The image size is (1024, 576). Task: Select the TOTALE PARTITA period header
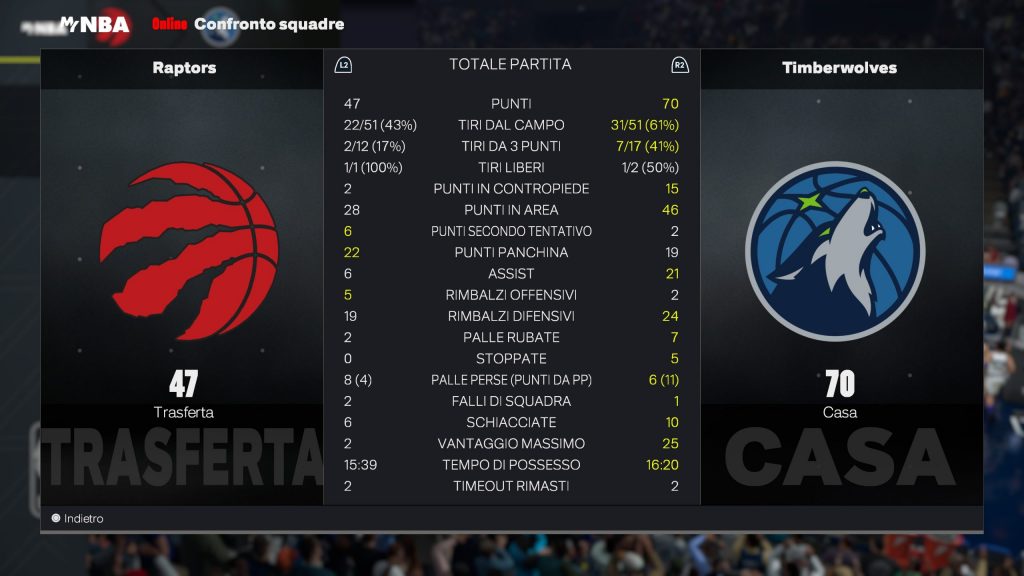click(x=510, y=64)
